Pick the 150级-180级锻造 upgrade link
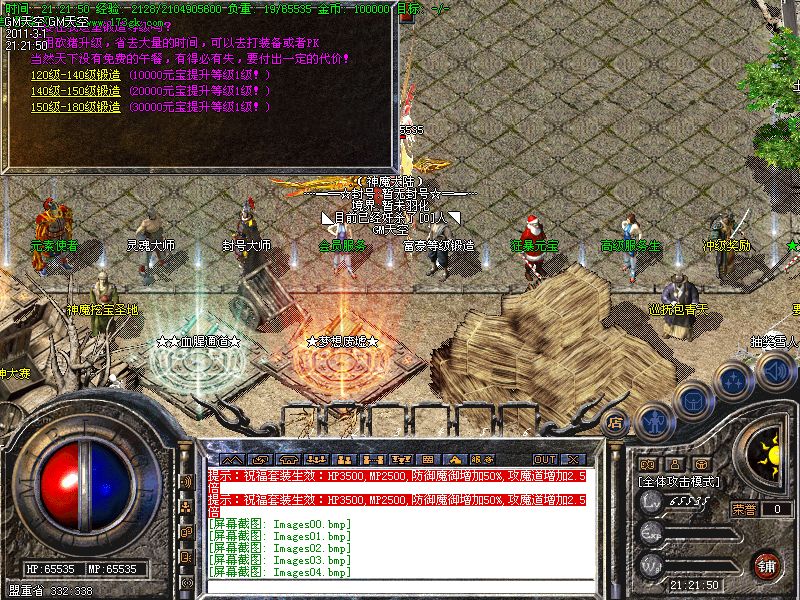 [76, 106]
